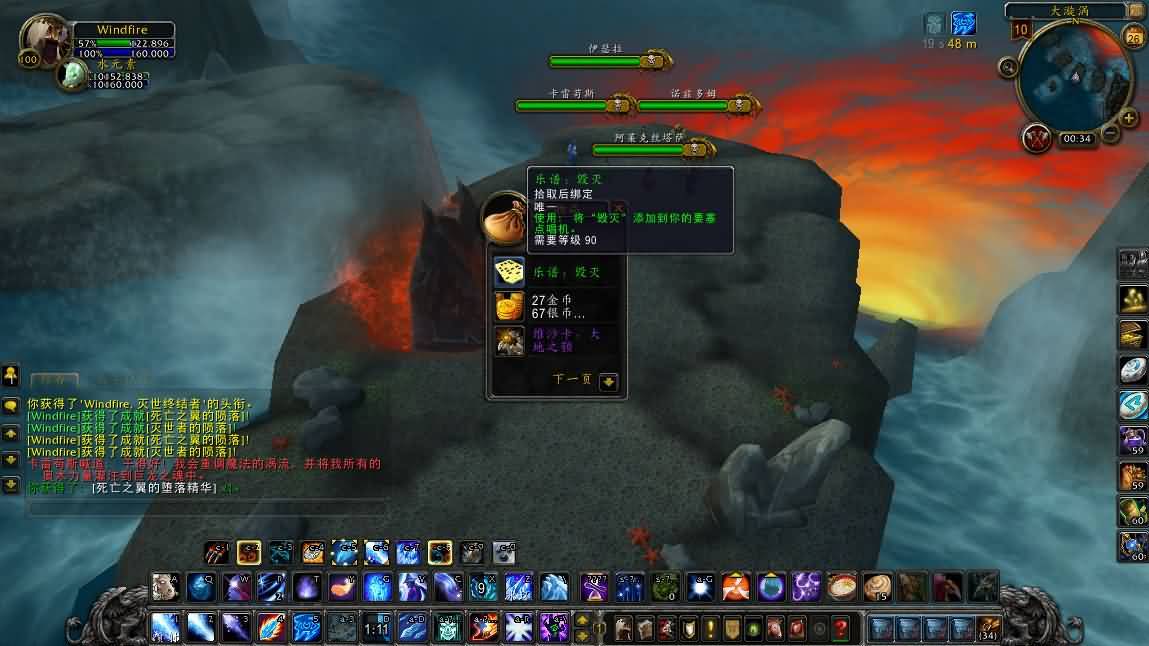1149x646 pixels.
Task: Pick up the 27 gold coins loot
Action: click(509, 306)
